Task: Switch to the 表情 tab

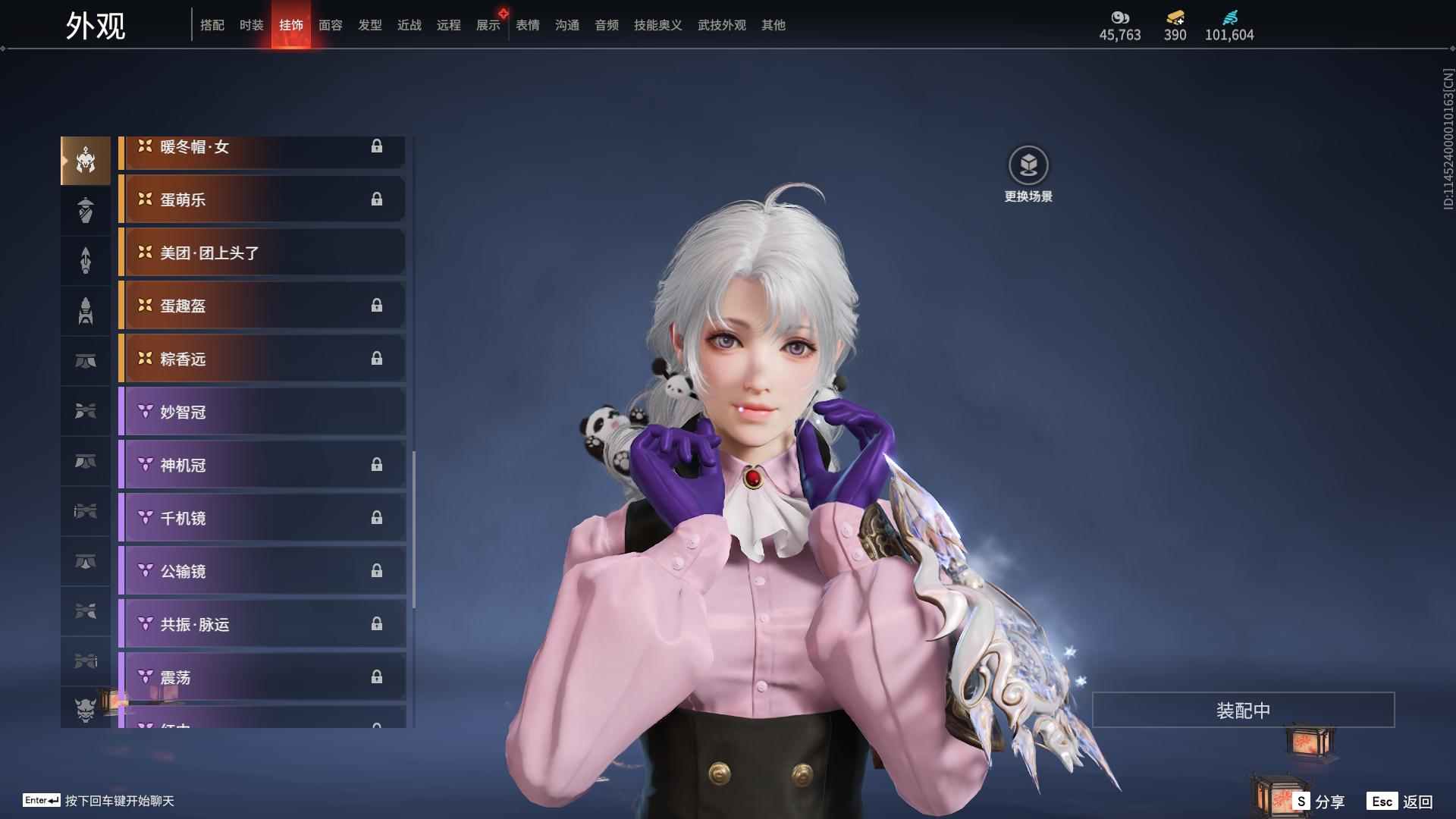Action: [527, 25]
